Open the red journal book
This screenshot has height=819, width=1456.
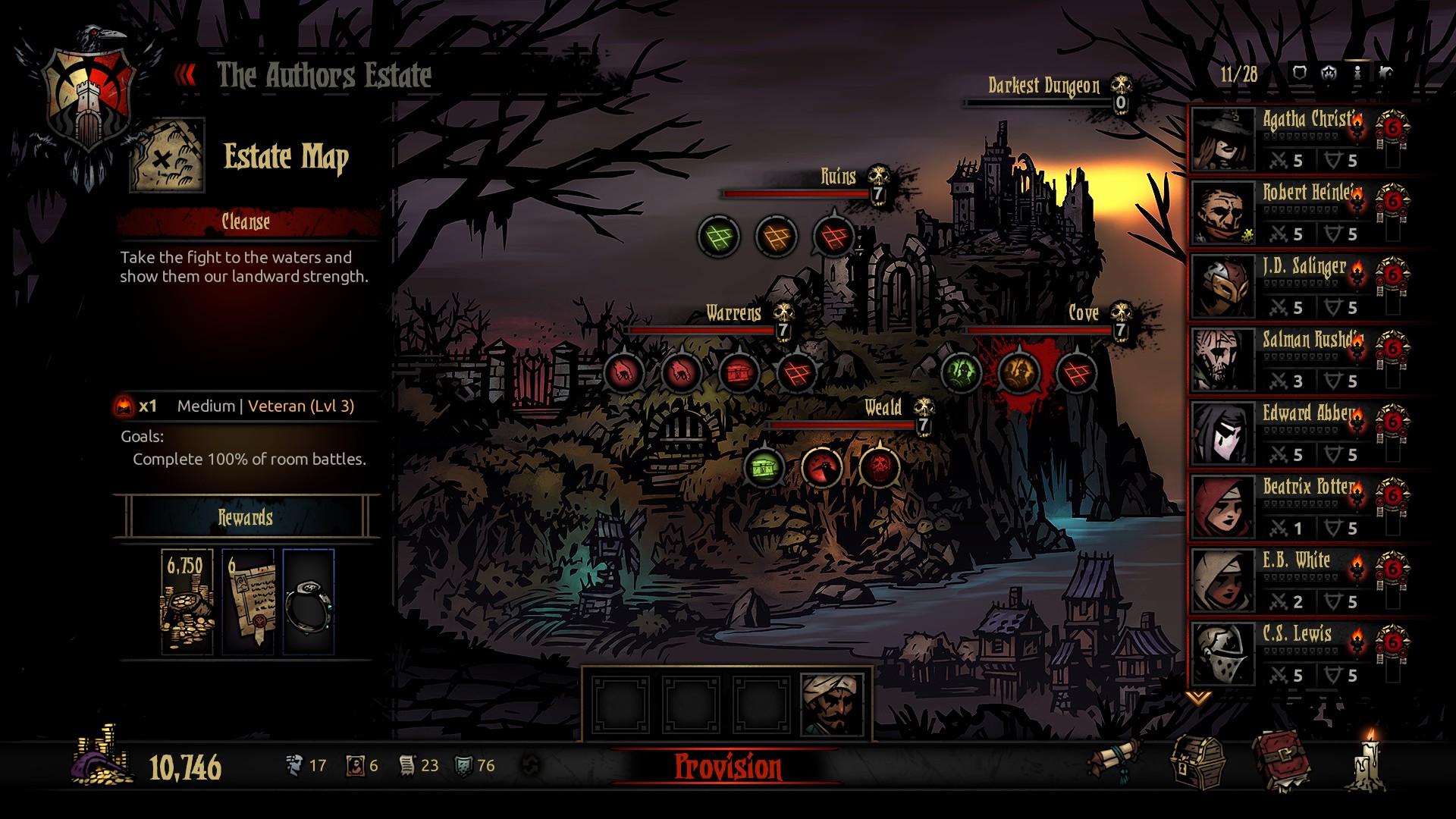[x=1281, y=762]
